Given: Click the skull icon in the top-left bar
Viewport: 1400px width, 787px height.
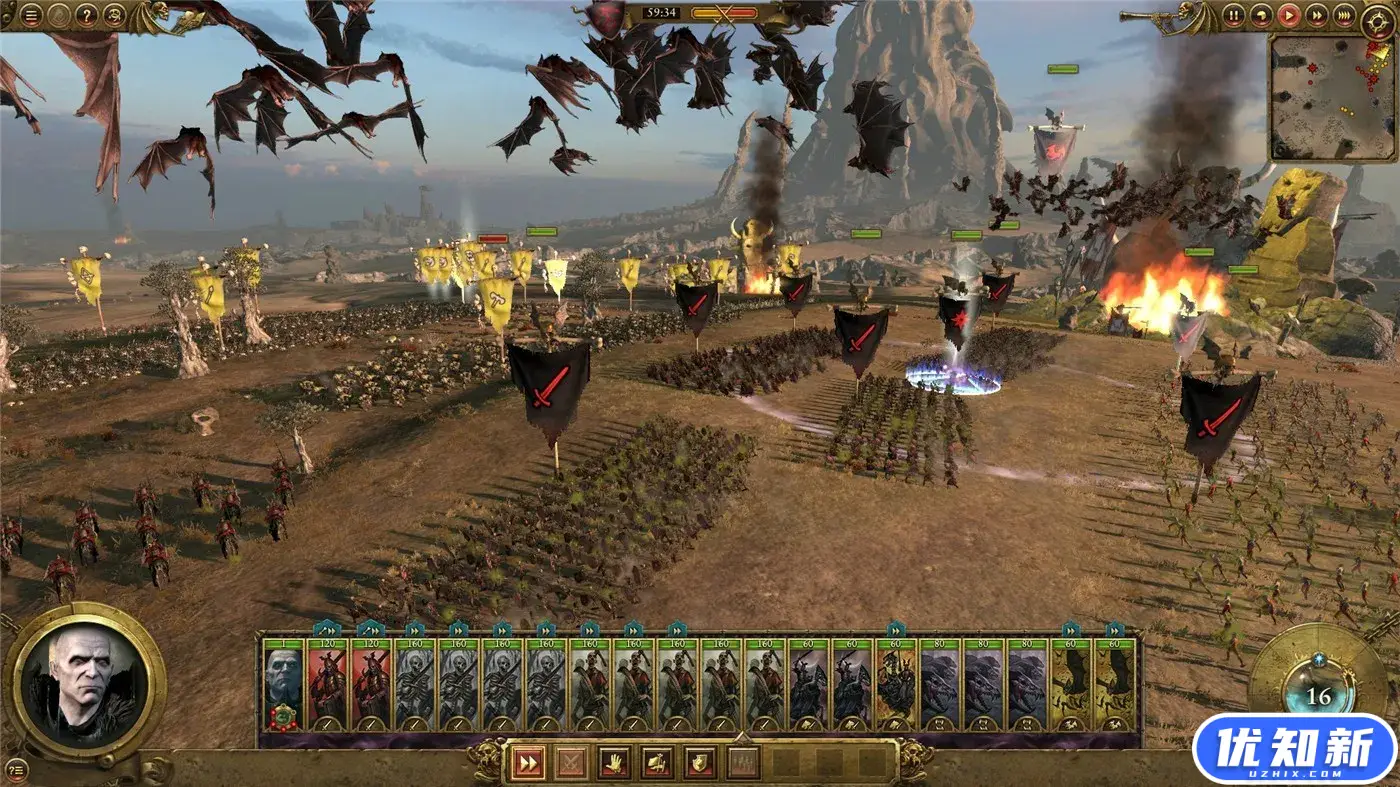Looking at the screenshot, I should [115, 16].
